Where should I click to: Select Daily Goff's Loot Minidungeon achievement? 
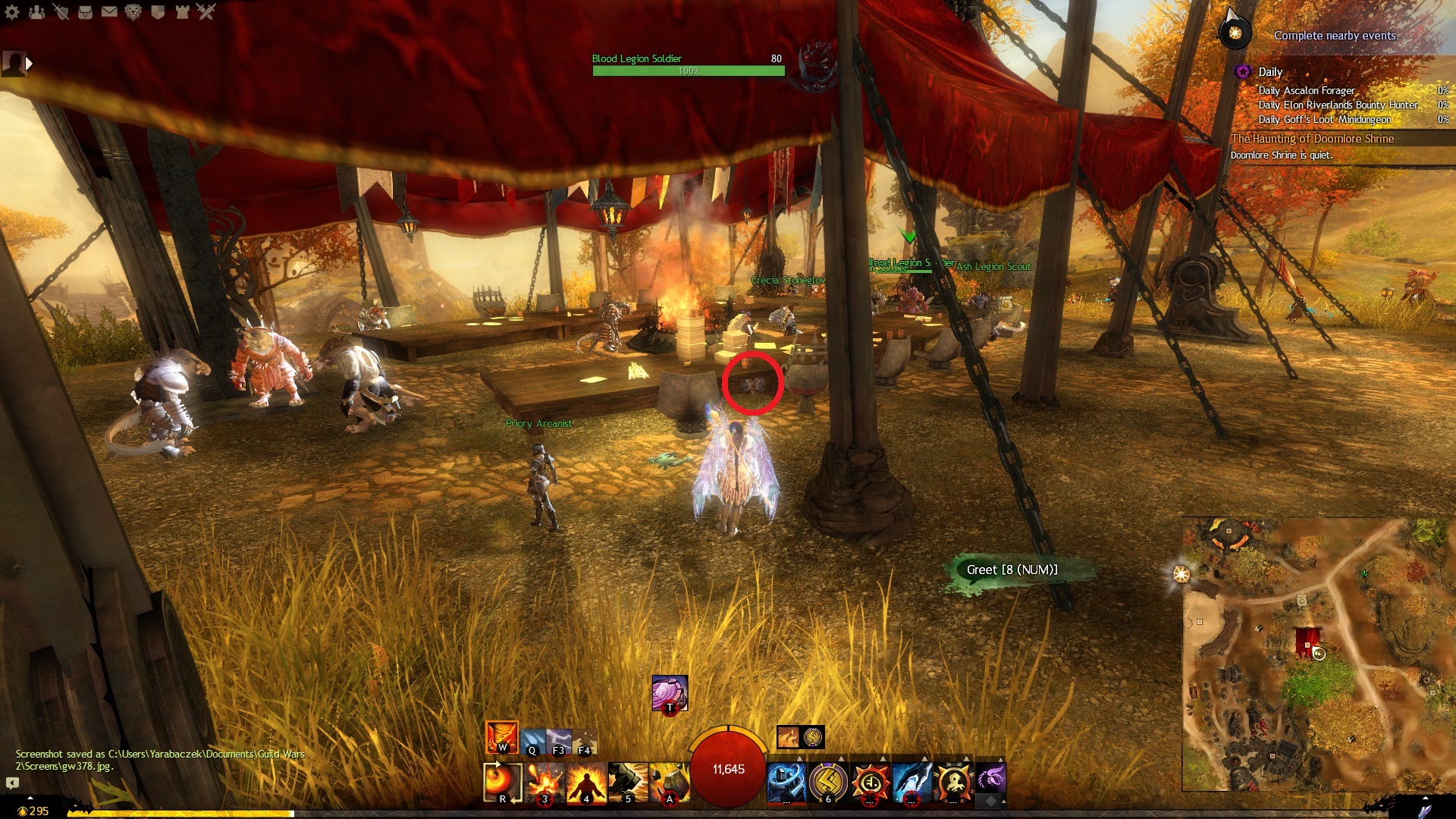(x=1325, y=119)
